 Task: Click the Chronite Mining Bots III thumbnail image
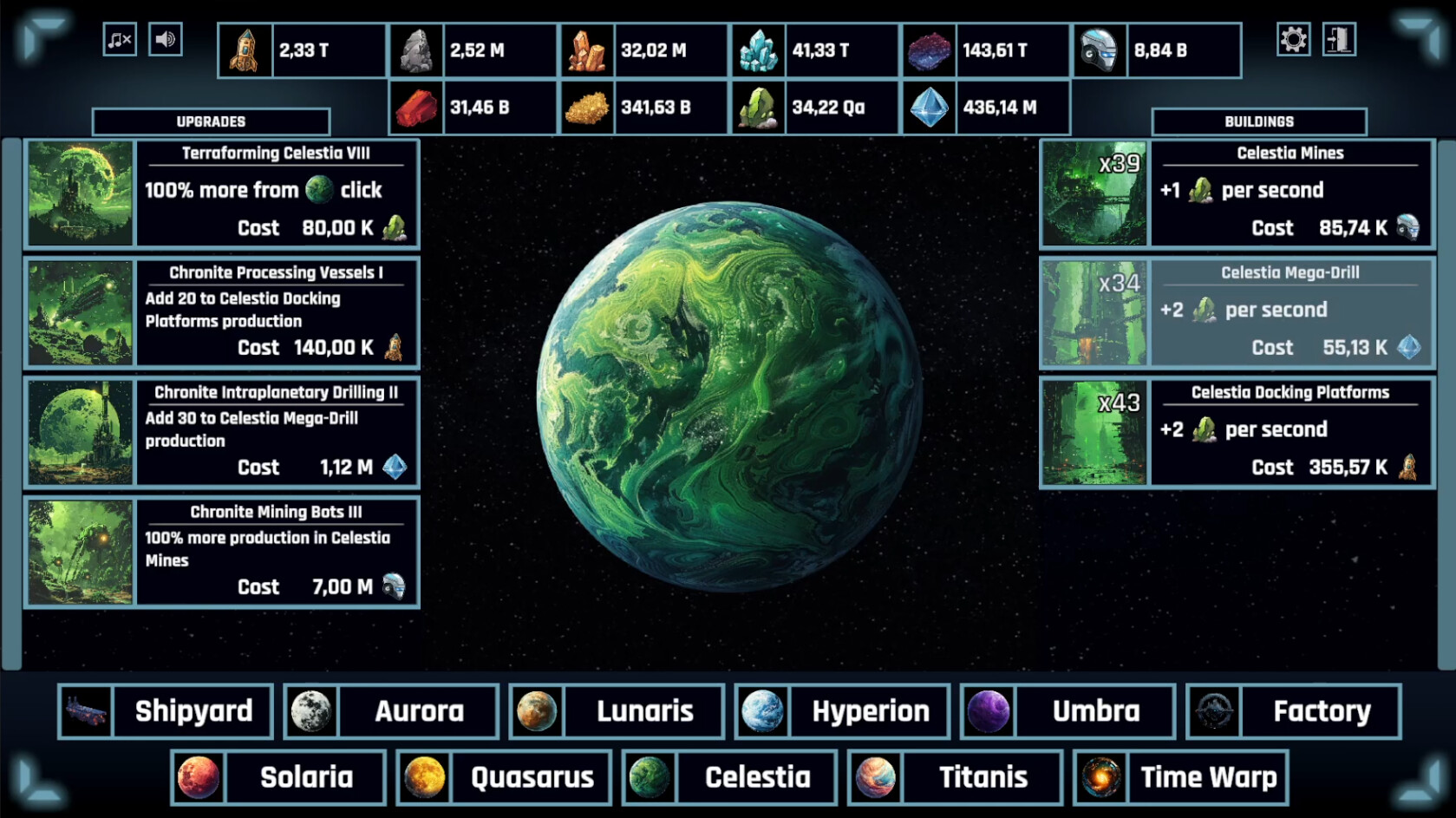pos(80,553)
